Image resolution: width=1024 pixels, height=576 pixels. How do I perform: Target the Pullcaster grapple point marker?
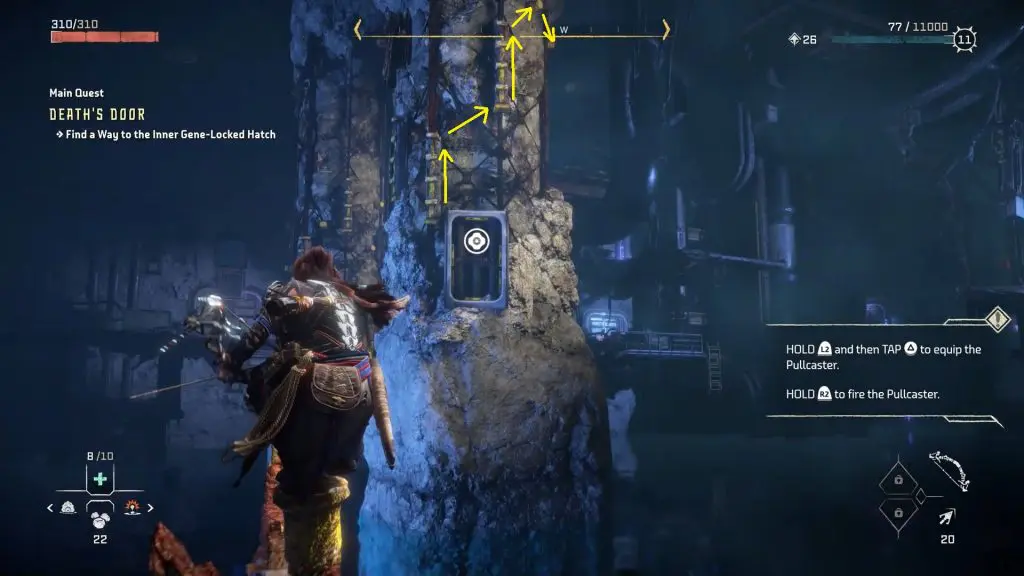476,241
